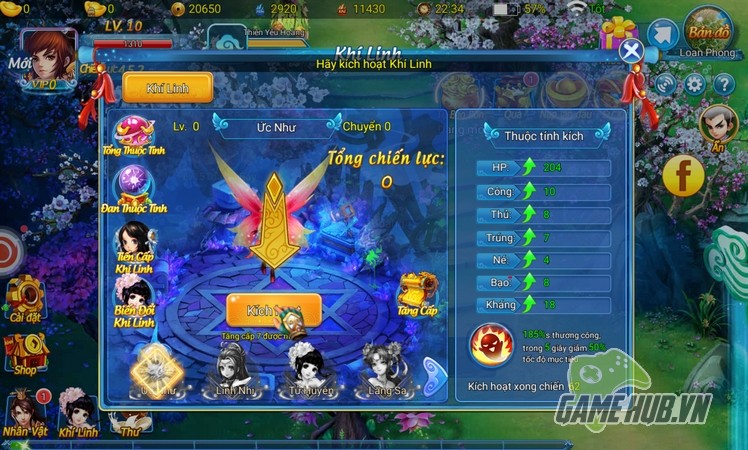Open the question mark help button
Viewport: 748px width, 450px height.
point(722,85)
